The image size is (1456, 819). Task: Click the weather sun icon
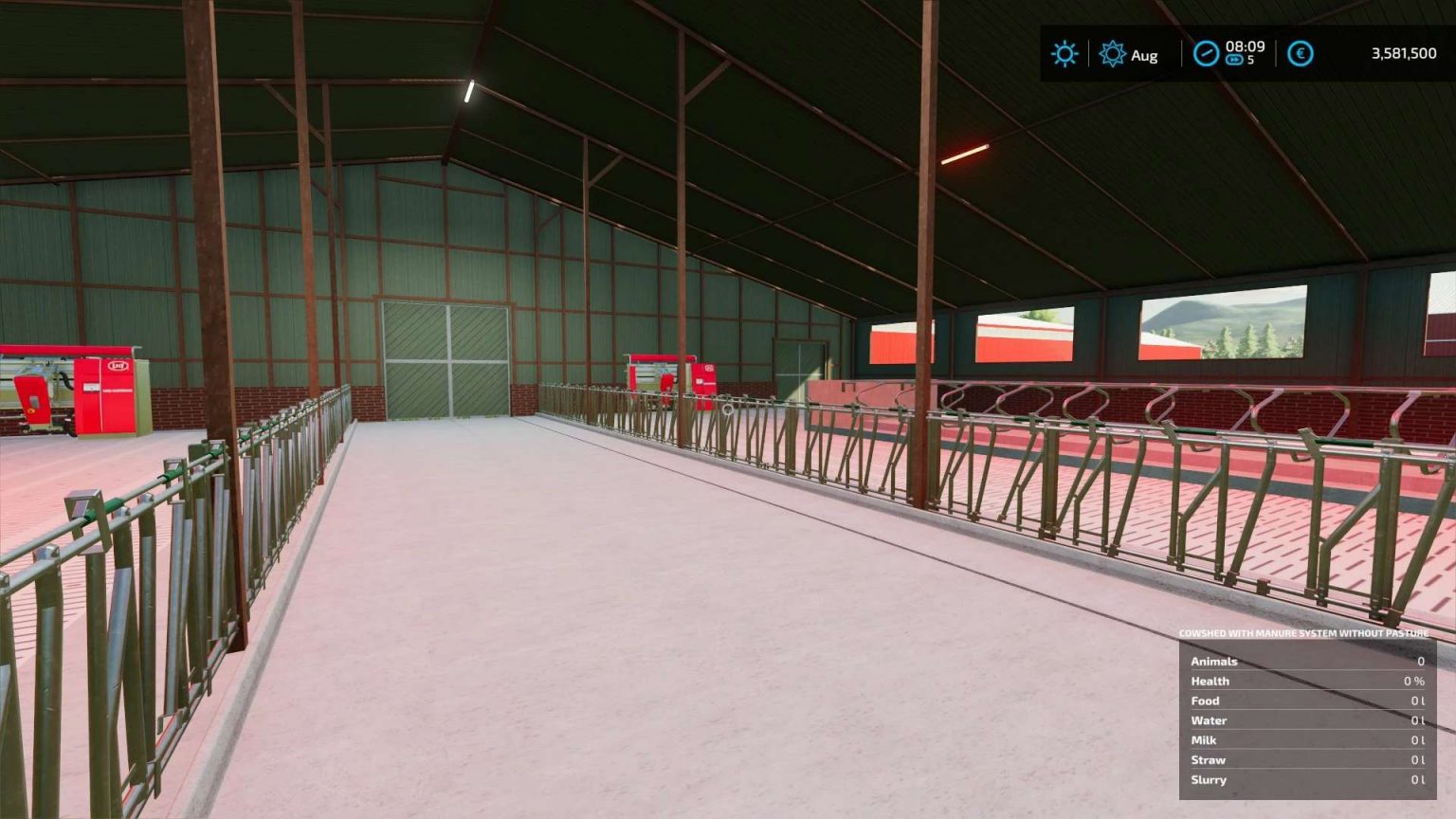[1065, 54]
